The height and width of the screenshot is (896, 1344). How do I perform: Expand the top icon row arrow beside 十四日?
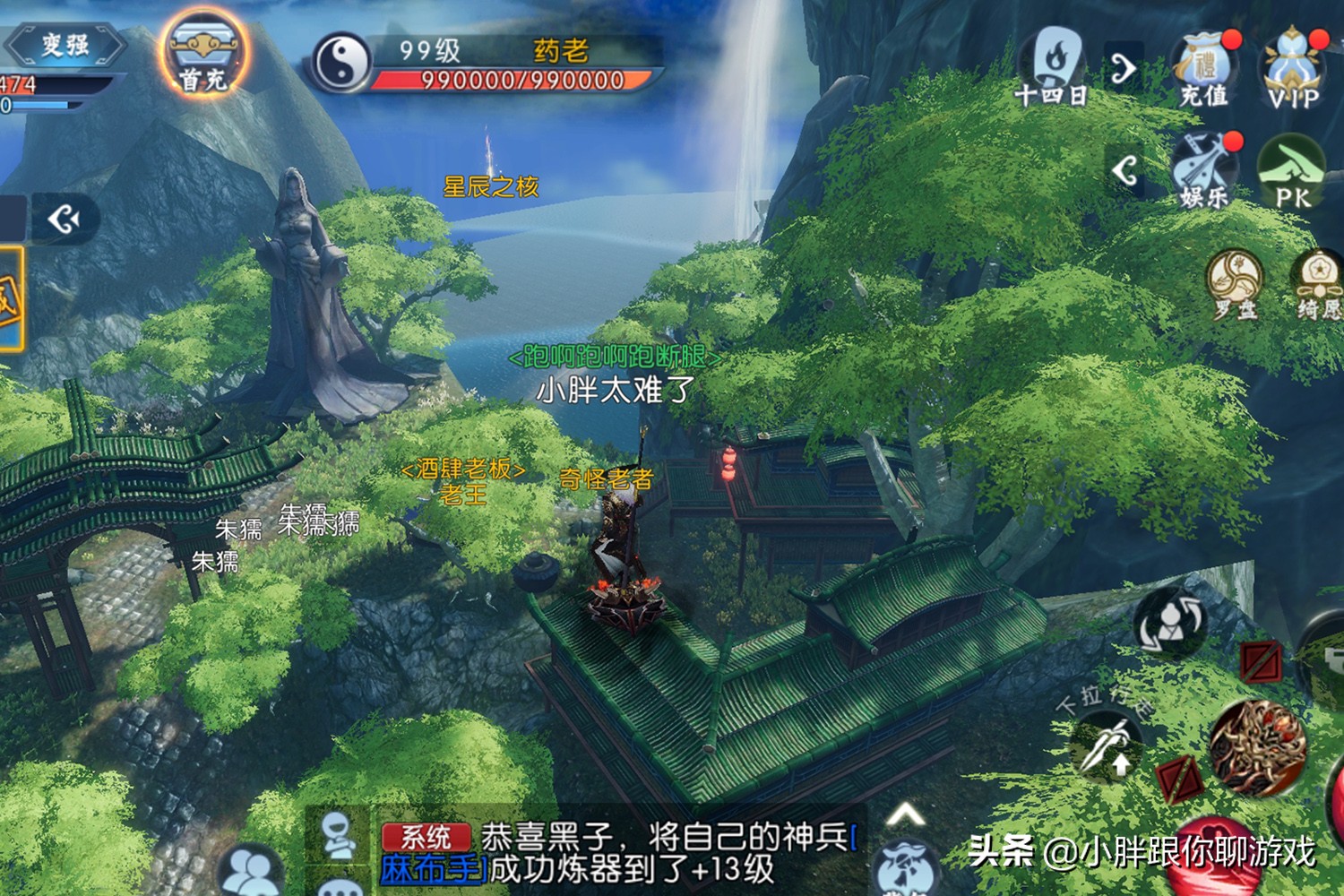coord(1124,67)
